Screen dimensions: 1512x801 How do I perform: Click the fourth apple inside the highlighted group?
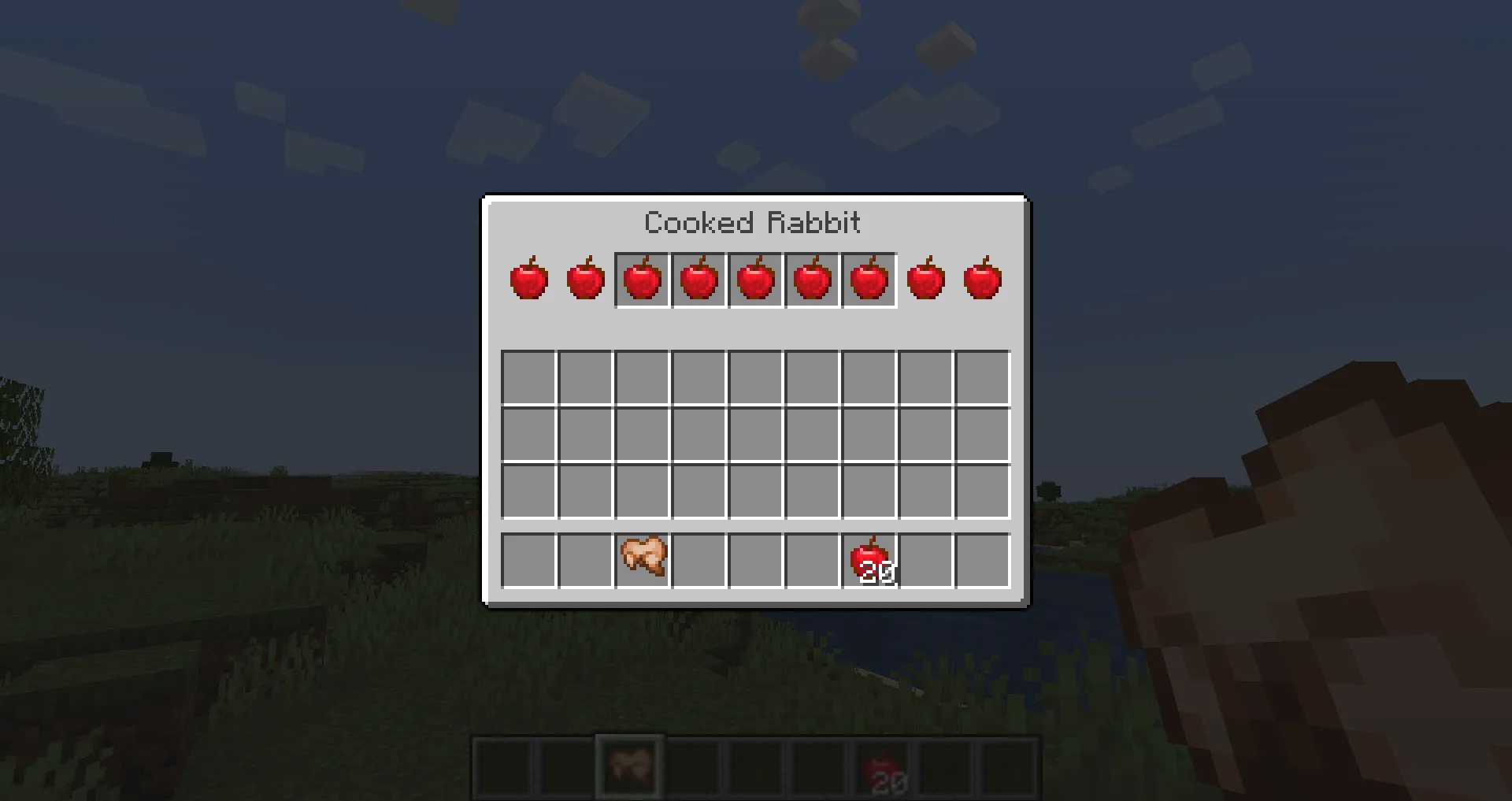pos(812,280)
